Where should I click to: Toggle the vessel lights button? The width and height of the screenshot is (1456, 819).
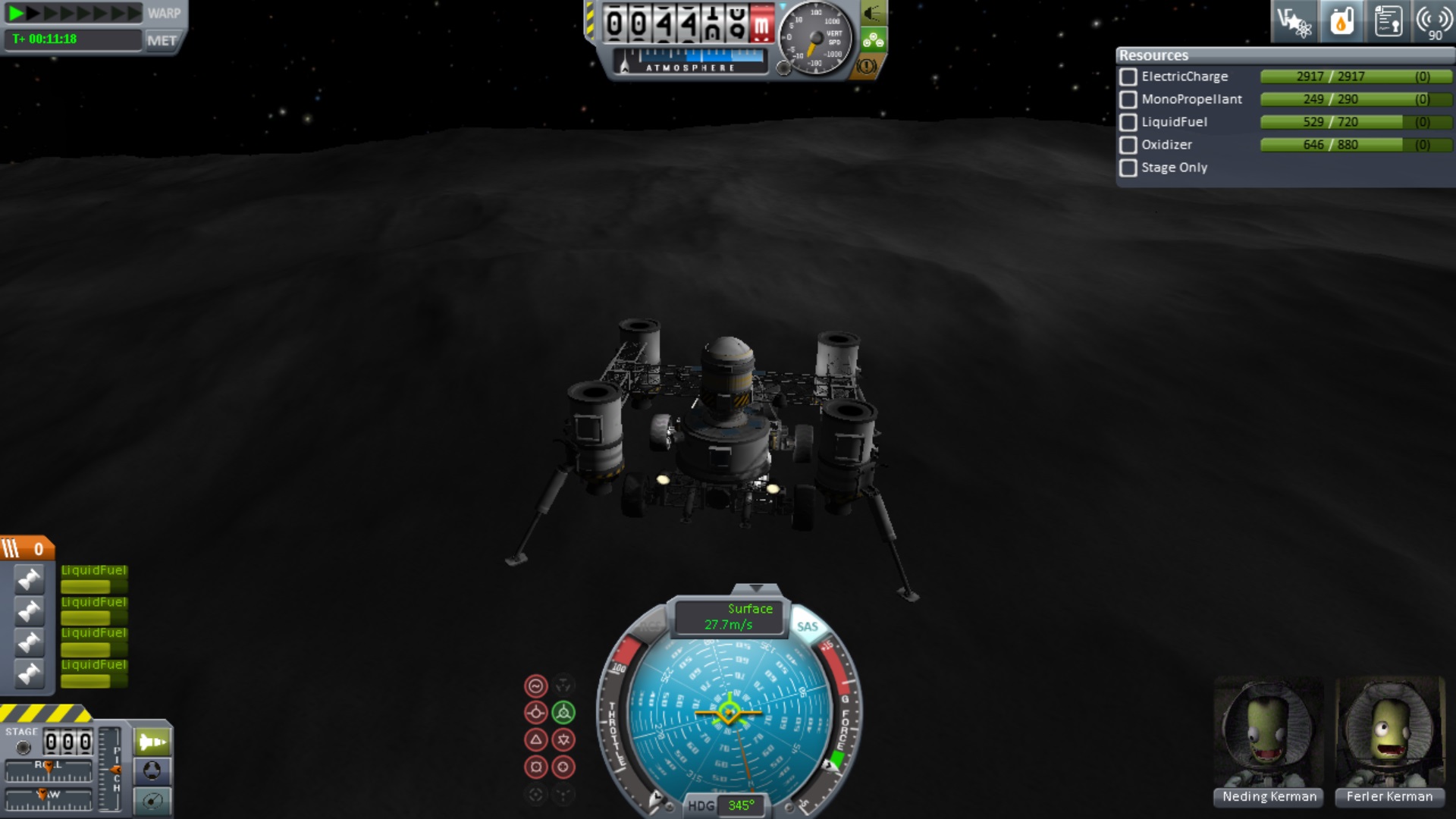(x=873, y=13)
